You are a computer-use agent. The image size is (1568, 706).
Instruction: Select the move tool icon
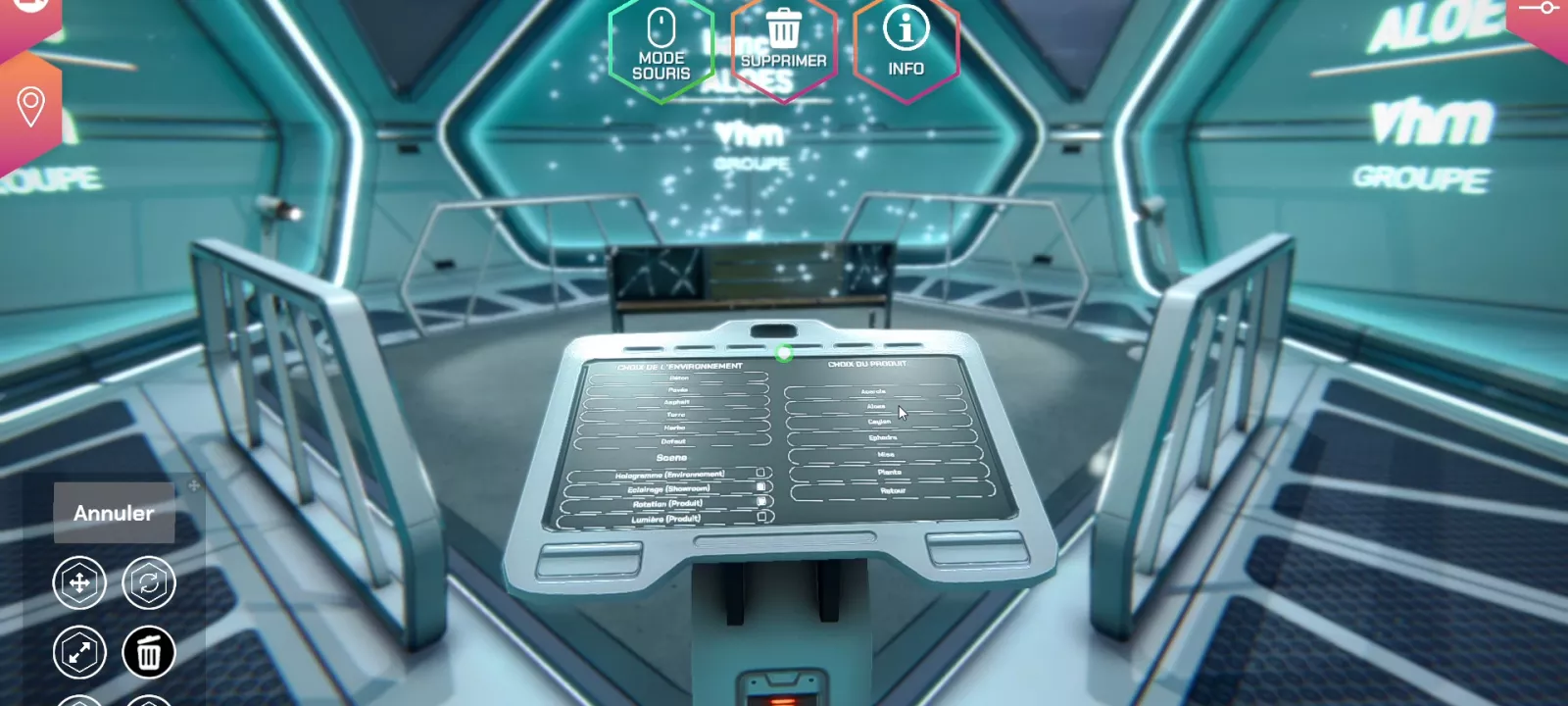[x=80, y=581]
